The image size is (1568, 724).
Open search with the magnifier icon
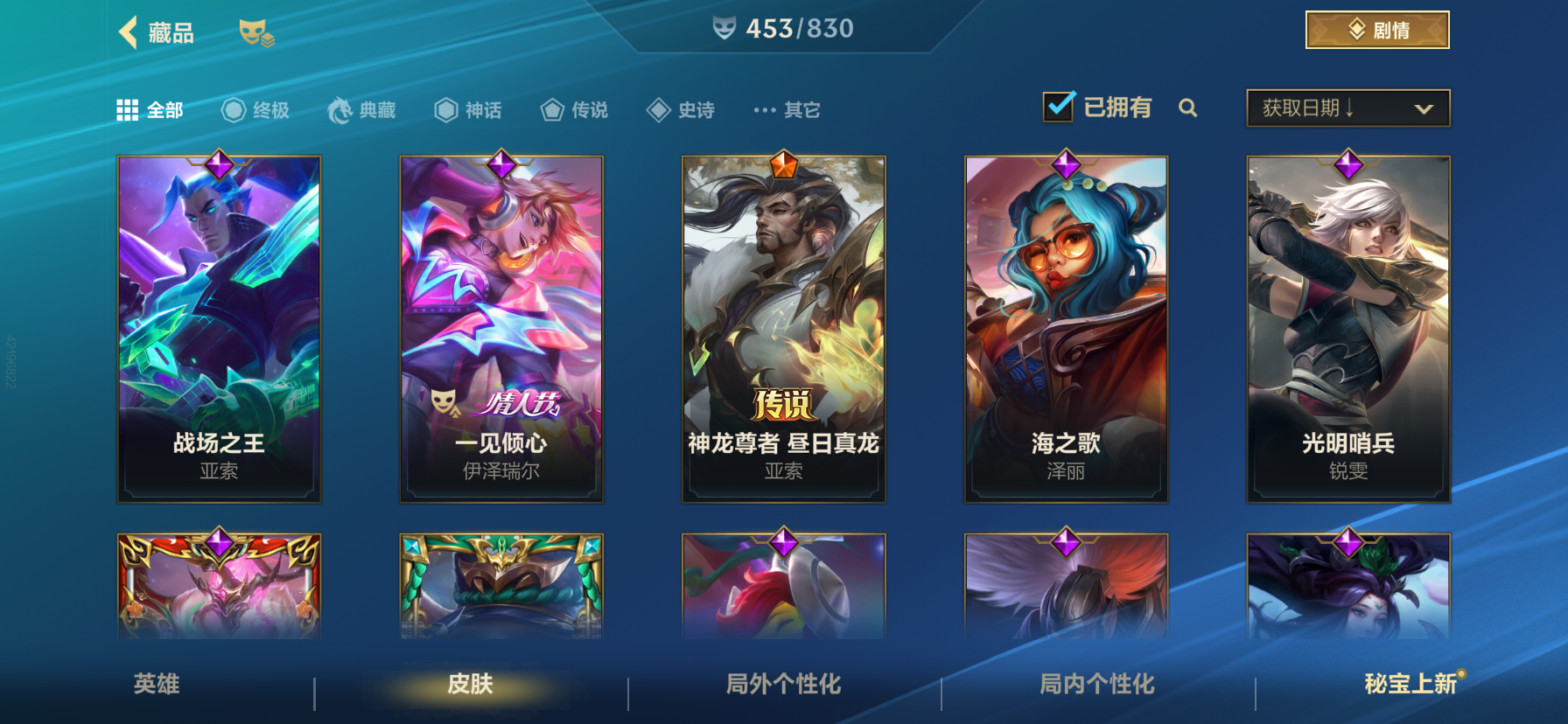[x=1189, y=108]
